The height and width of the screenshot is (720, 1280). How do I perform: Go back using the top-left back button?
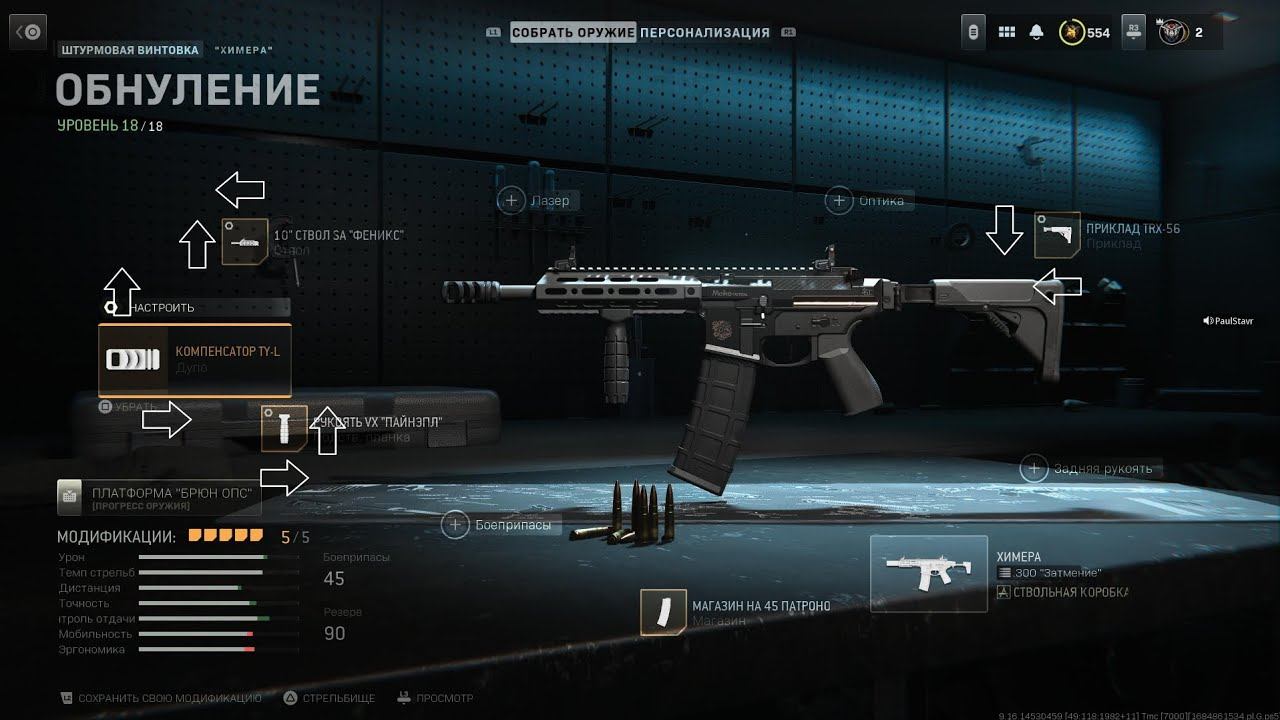[30, 32]
